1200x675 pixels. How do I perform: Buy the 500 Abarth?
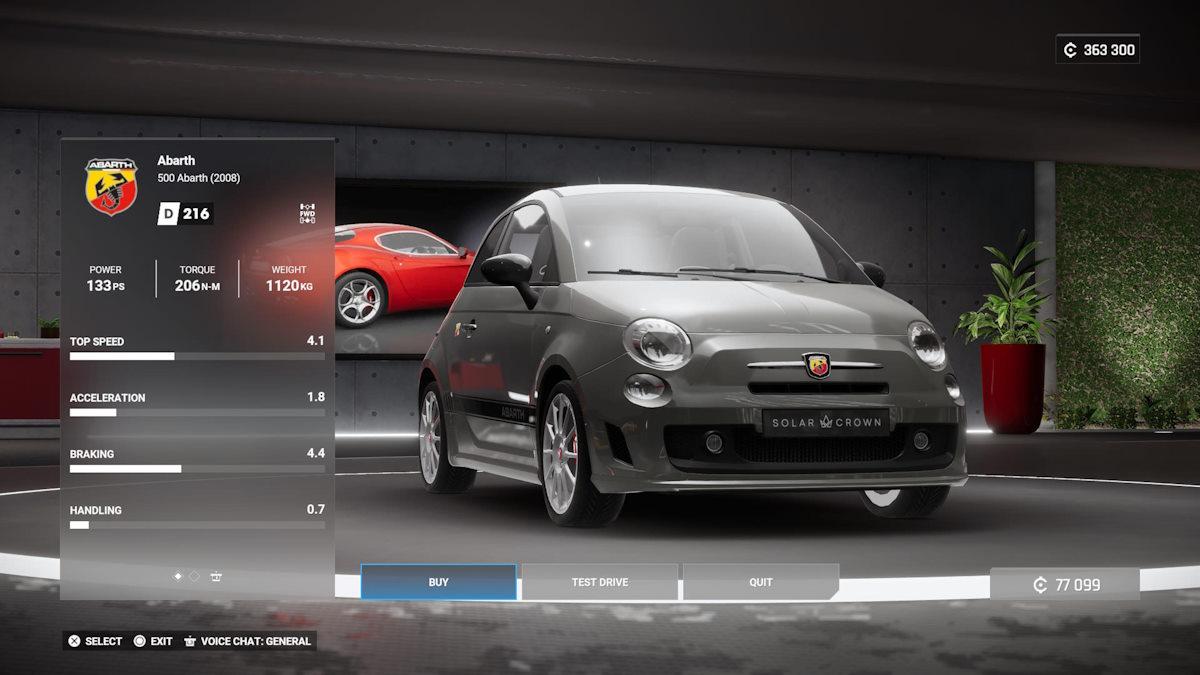tap(438, 582)
